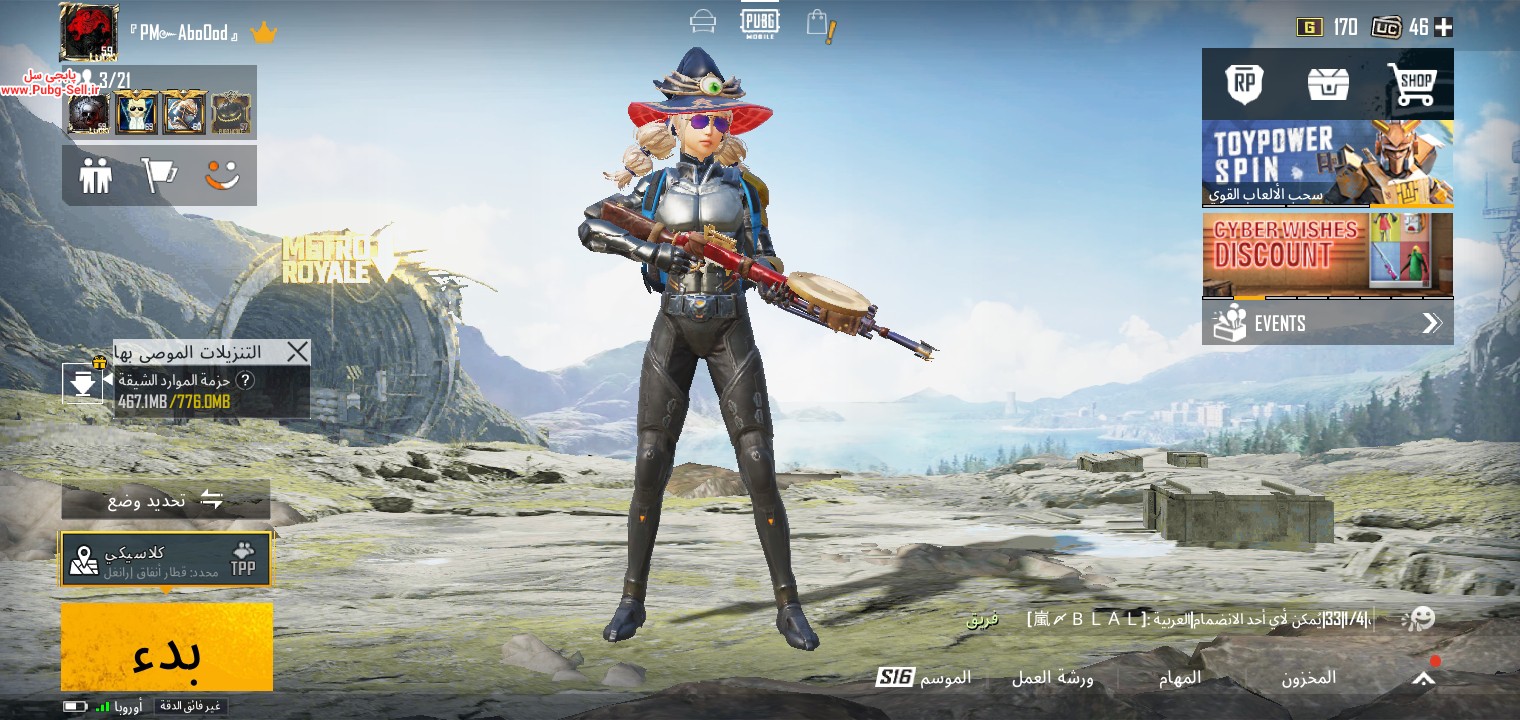This screenshot has width=1520, height=720.
Task: View the Toy Power Spin banner
Action: click(x=1327, y=163)
